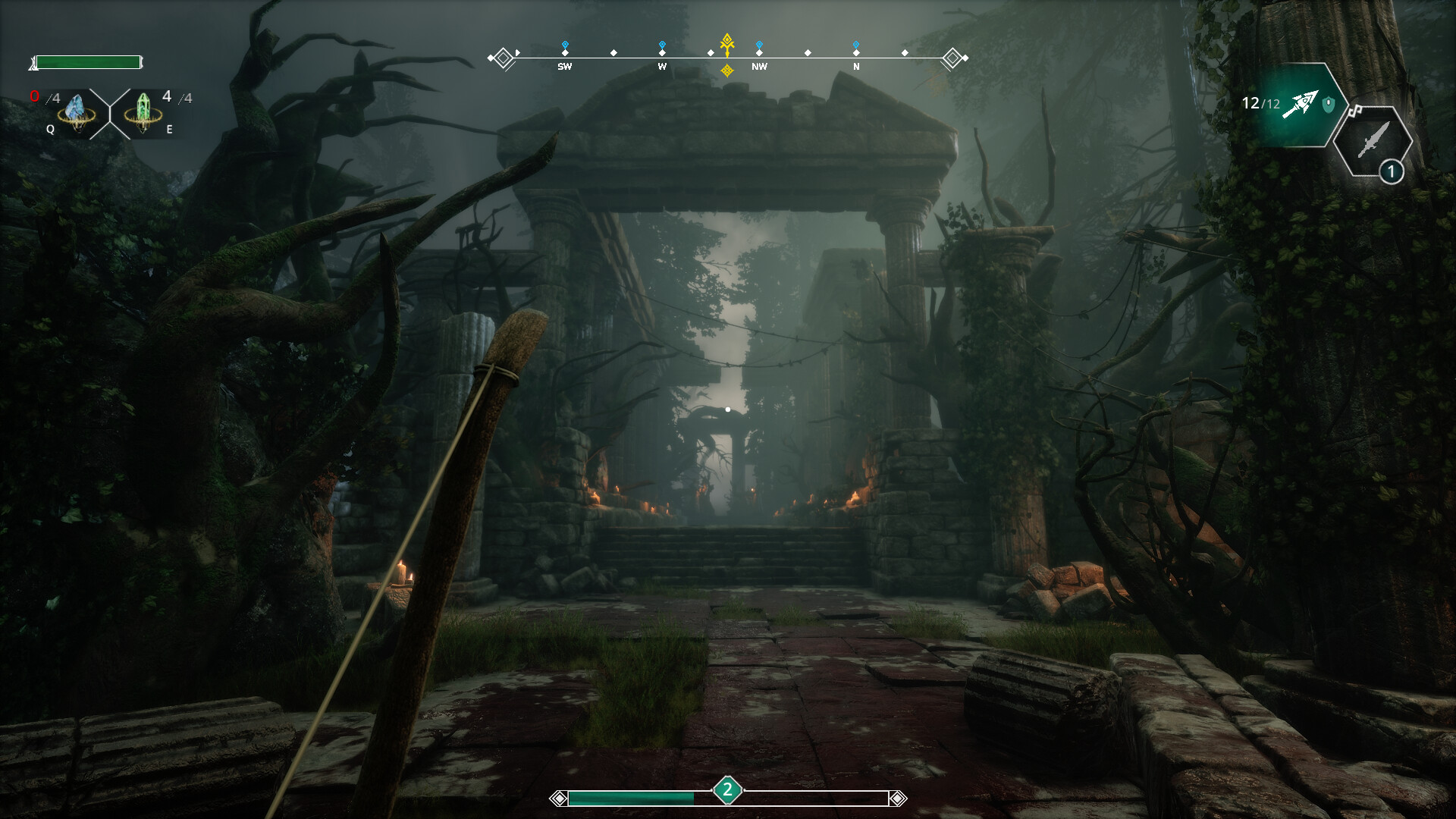
Task: Expand the yellow diamond below the compass line
Action: 726,71
